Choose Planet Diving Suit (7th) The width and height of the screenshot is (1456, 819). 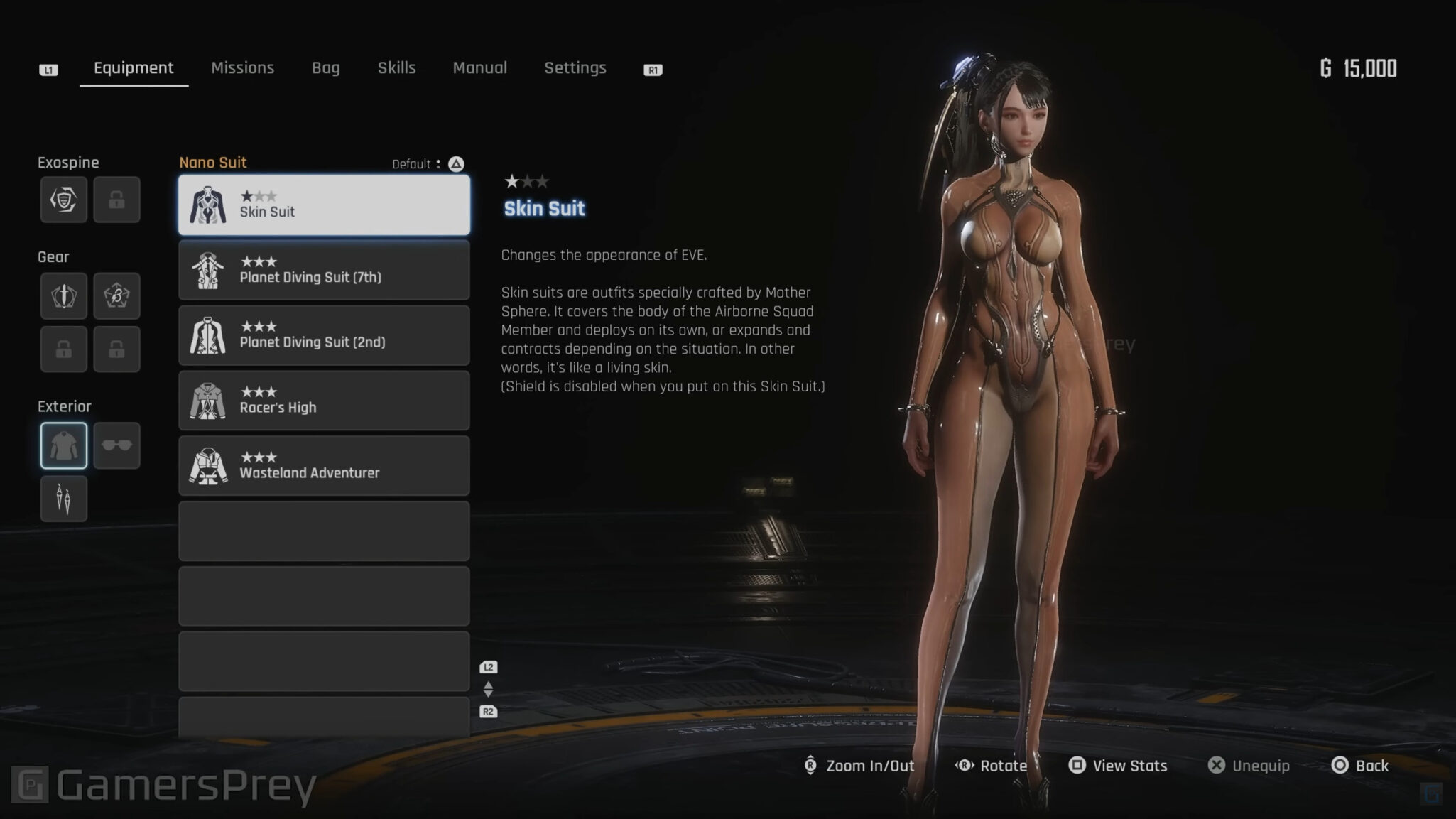pyautogui.click(x=324, y=270)
